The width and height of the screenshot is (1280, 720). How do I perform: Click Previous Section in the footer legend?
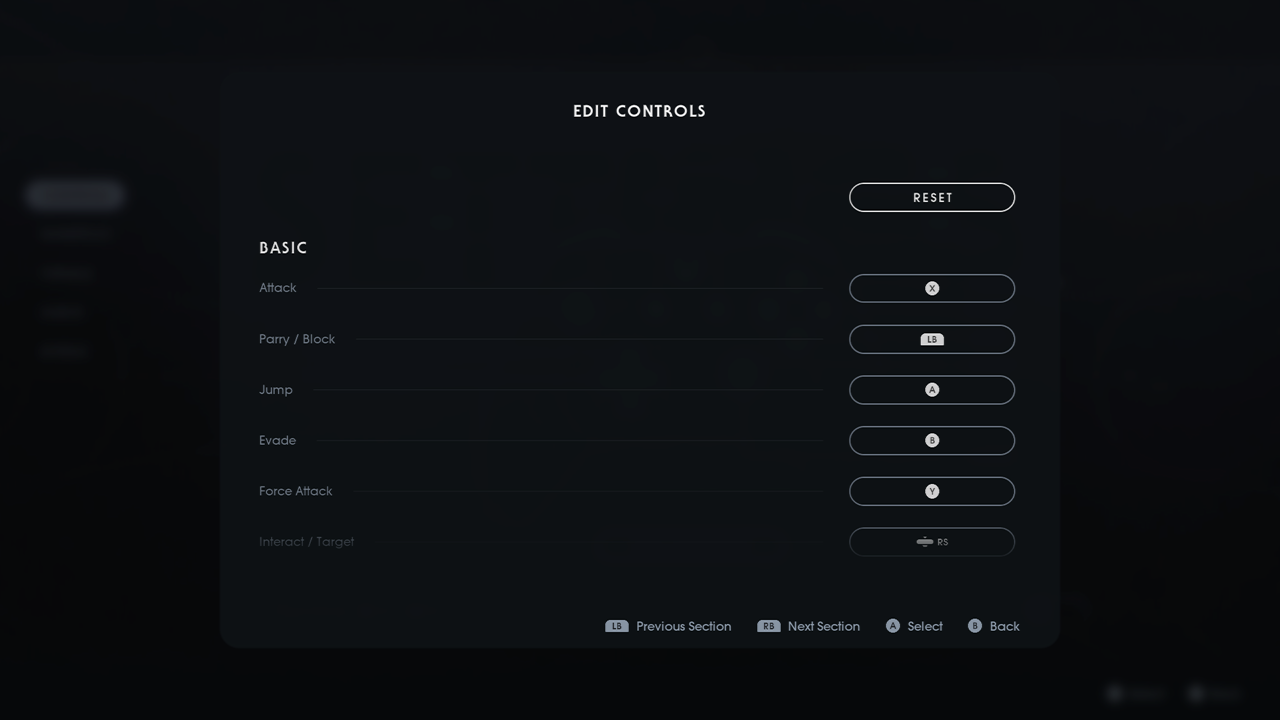pos(683,626)
